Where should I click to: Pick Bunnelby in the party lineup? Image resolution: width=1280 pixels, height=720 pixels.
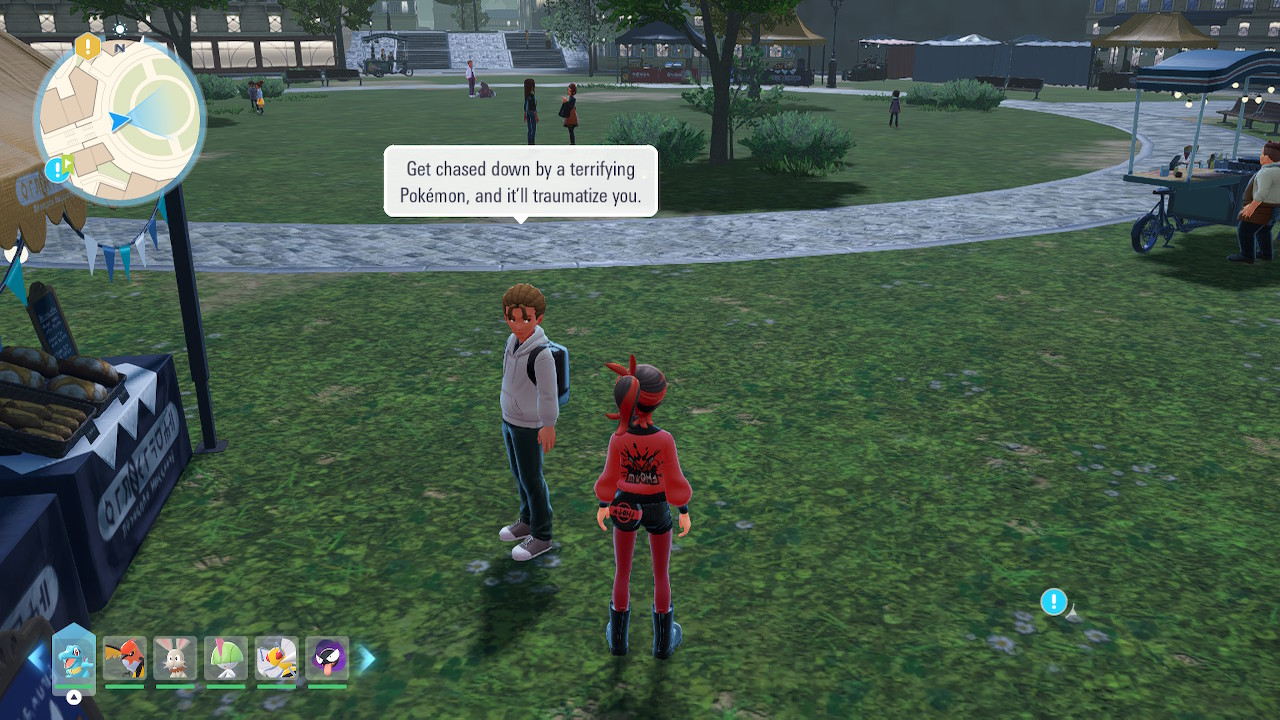175,658
